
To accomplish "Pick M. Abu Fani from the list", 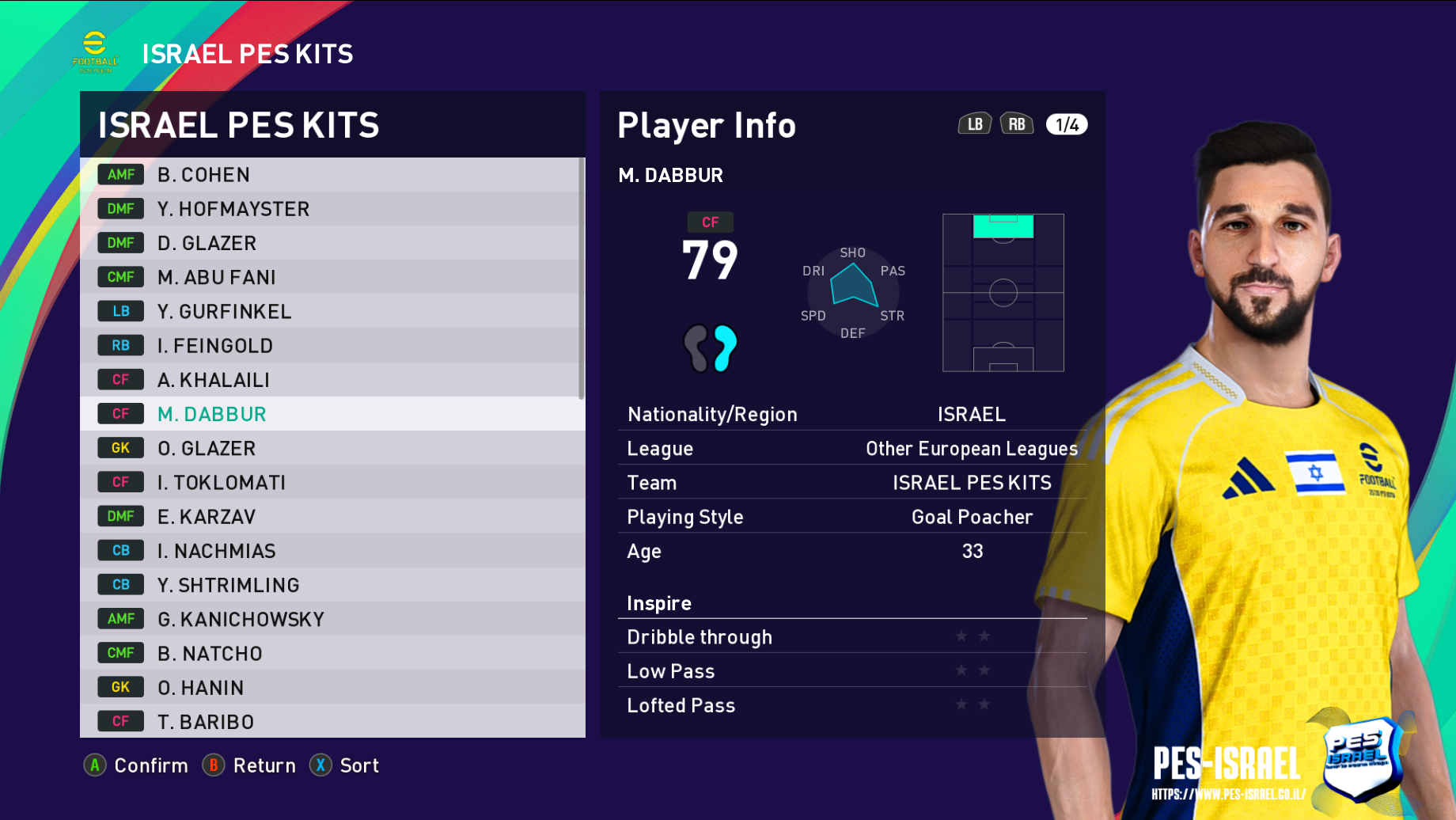I will [332, 277].
